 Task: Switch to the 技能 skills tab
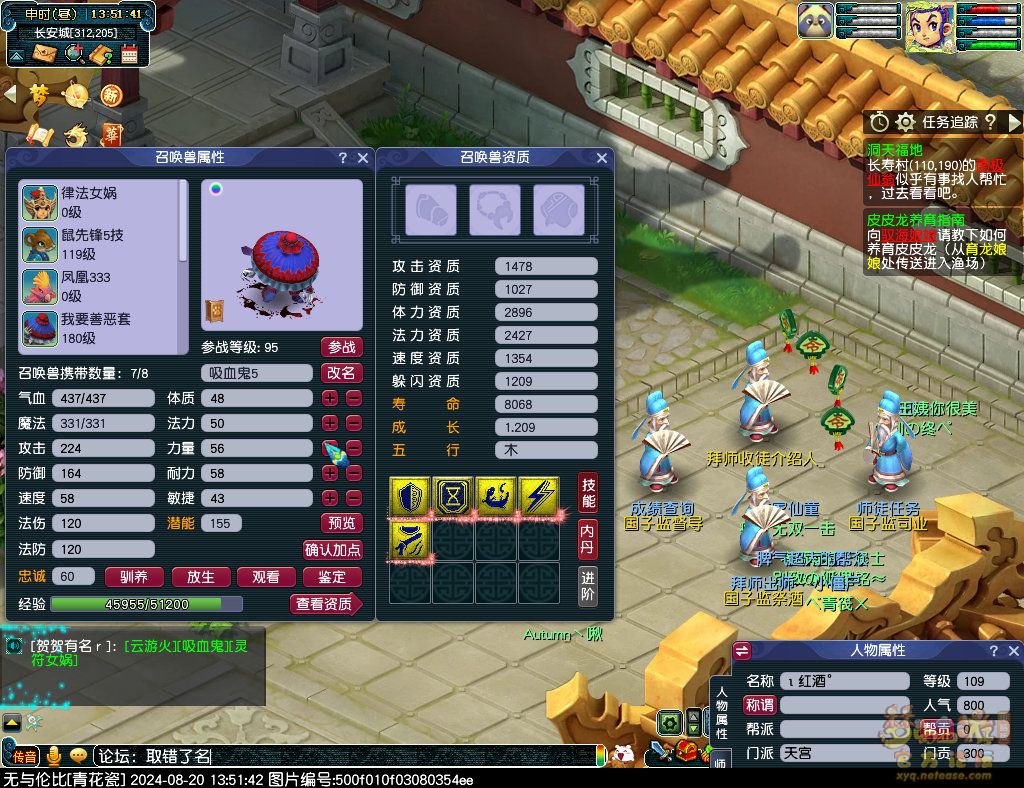pyautogui.click(x=589, y=492)
